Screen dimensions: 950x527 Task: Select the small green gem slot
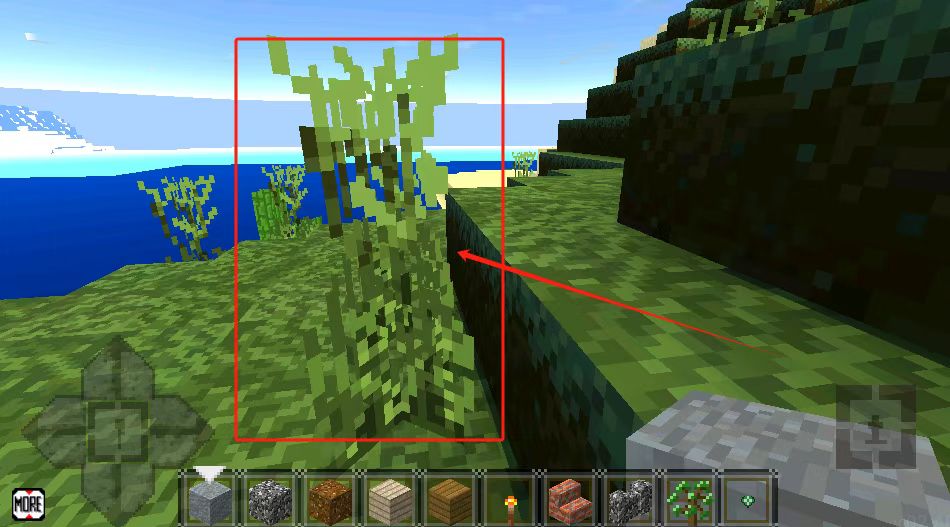pyautogui.click(x=746, y=498)
